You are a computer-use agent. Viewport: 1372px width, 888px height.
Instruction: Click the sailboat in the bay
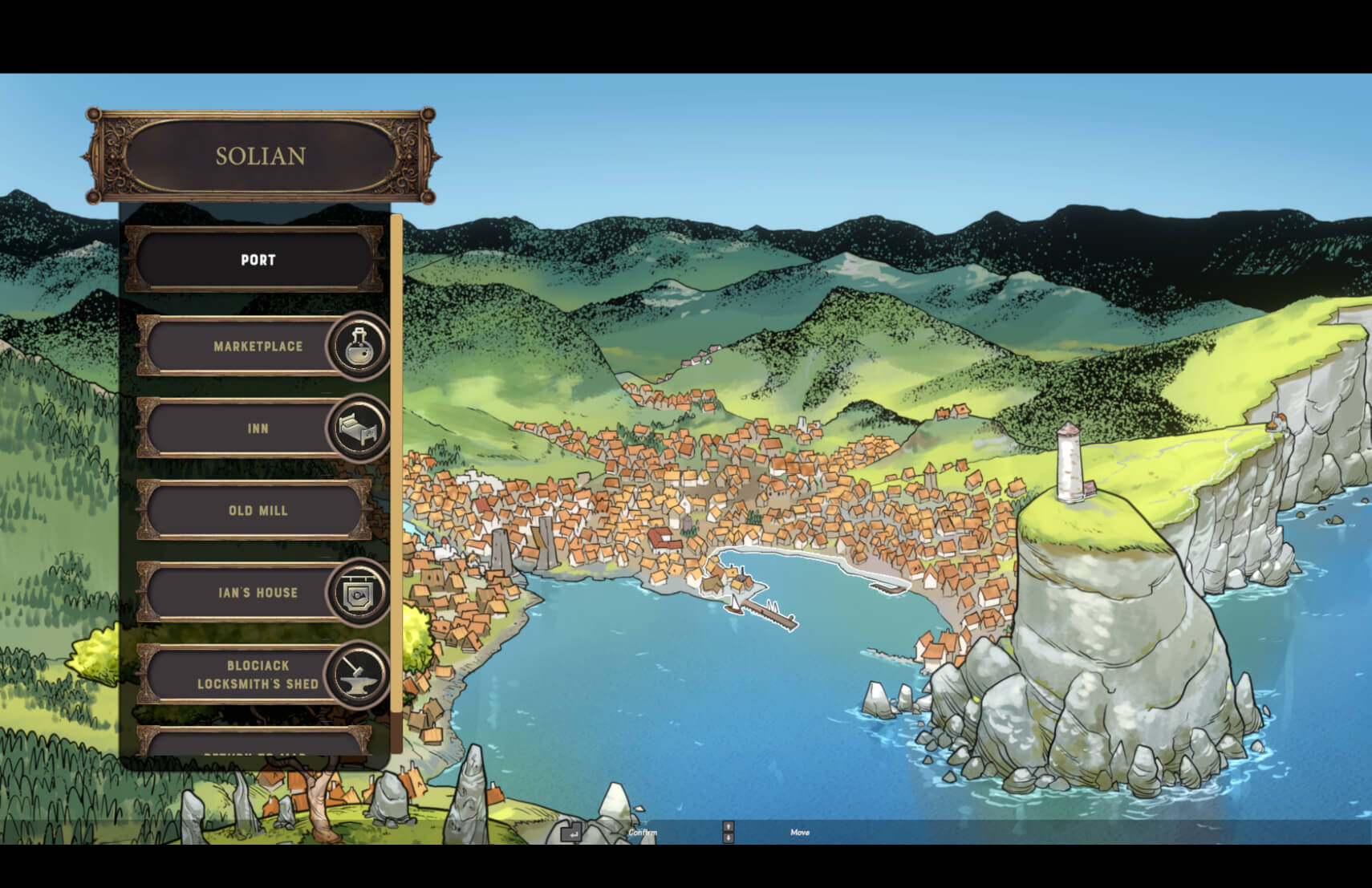735,606
